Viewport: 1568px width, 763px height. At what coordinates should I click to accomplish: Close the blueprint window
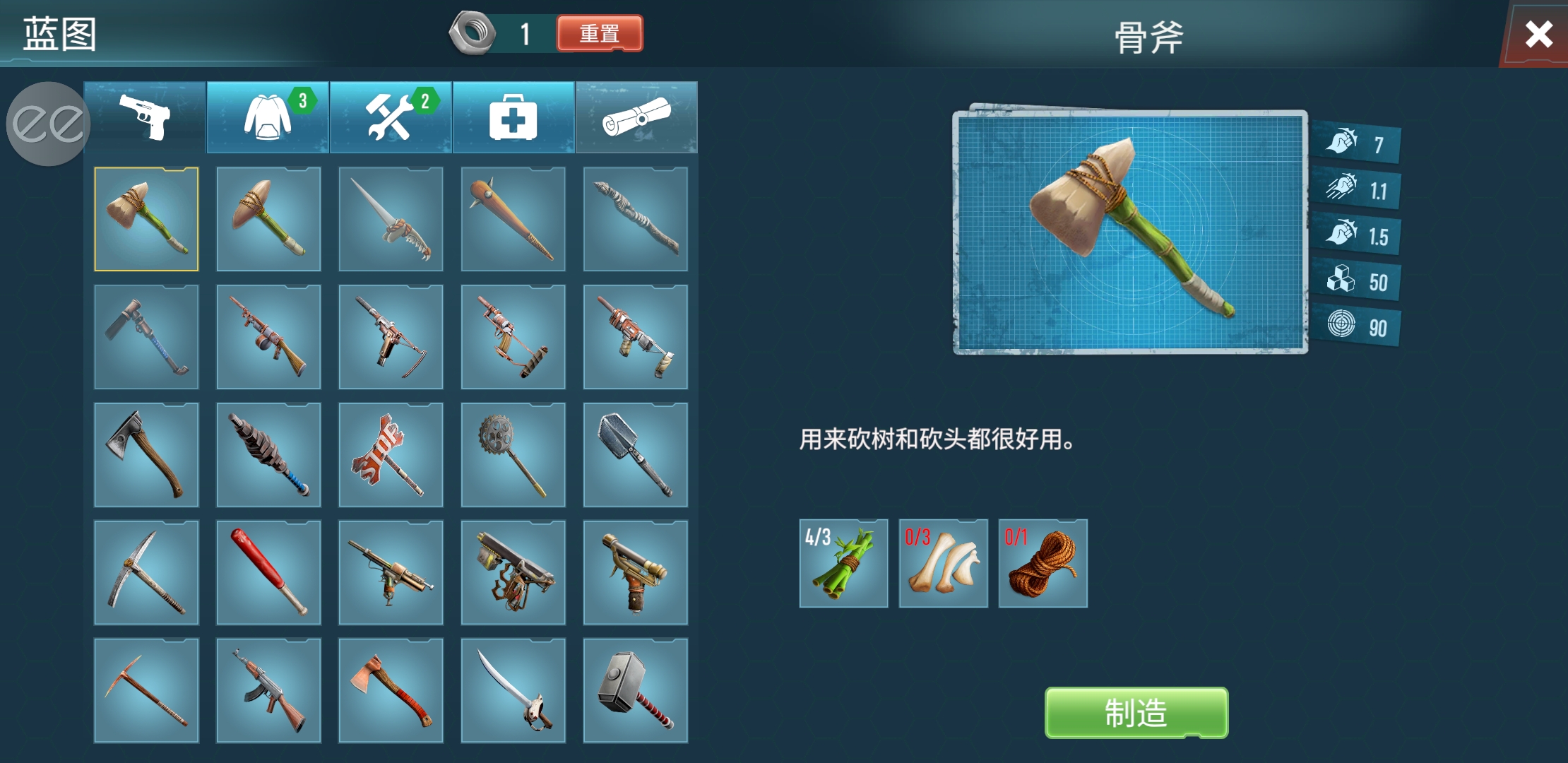[1538, 34]
